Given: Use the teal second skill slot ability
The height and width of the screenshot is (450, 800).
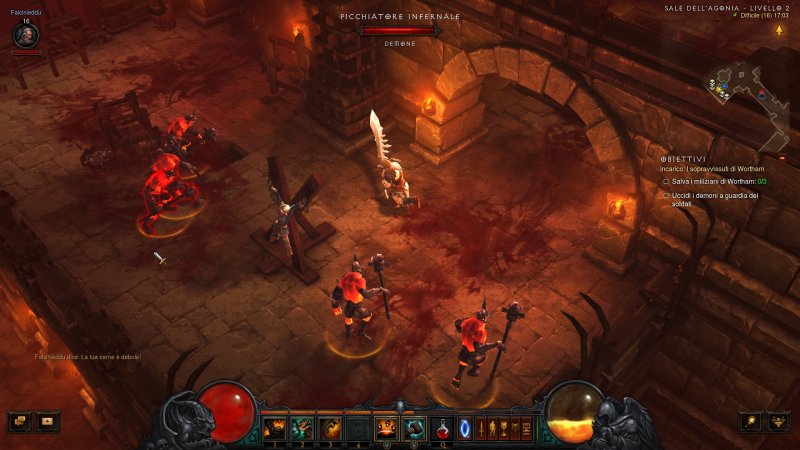Looking at the screenshot, I should pos(302,429).
